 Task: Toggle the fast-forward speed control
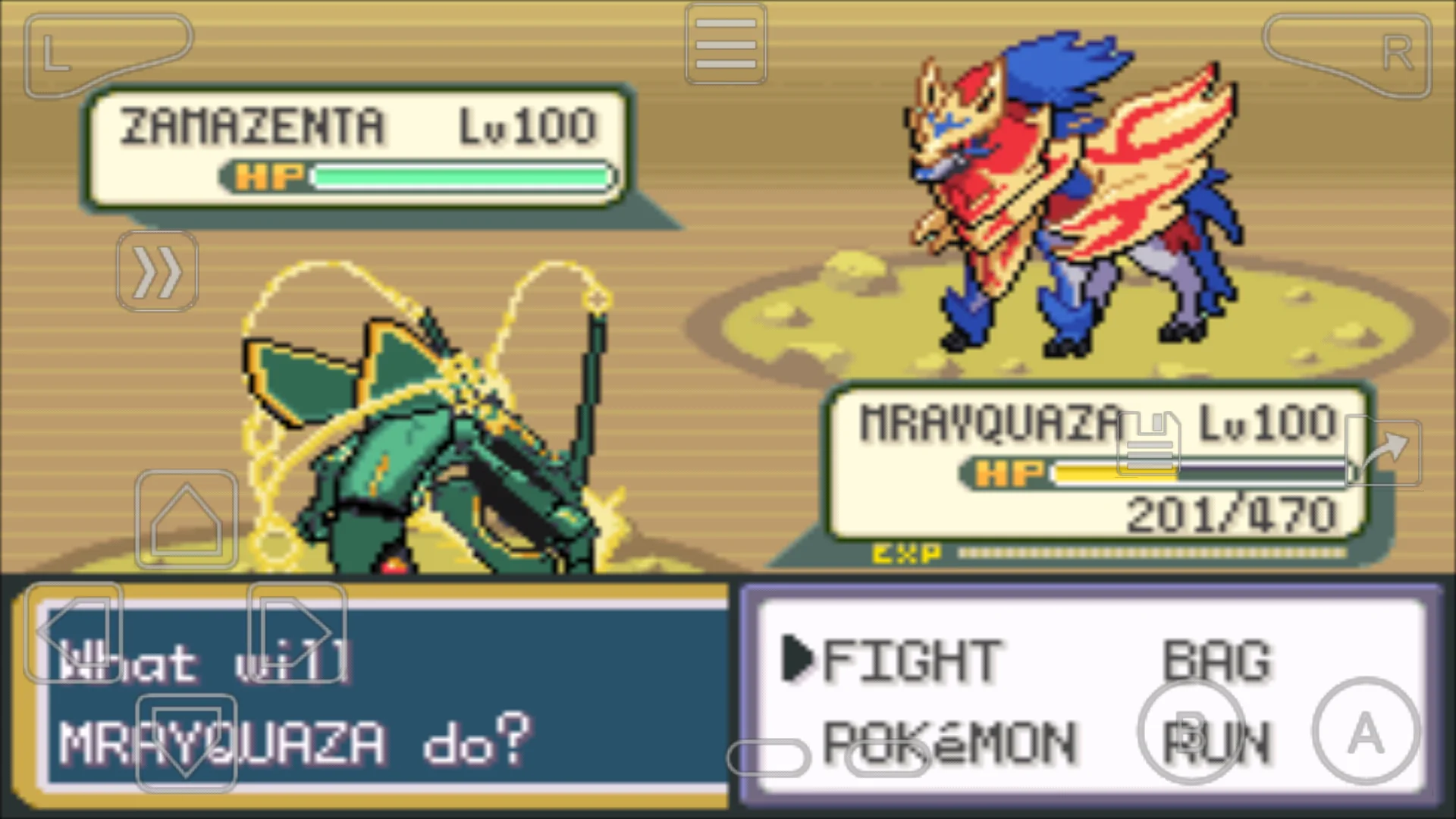(157, 271)
